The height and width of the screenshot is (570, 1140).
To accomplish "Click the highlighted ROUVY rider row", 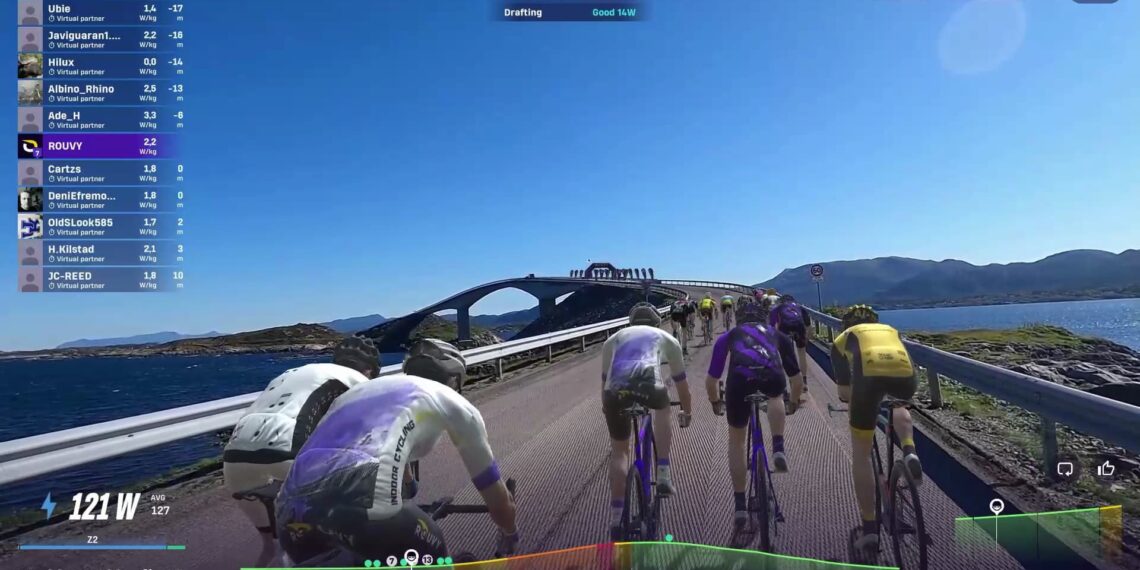I will point(100,147).
